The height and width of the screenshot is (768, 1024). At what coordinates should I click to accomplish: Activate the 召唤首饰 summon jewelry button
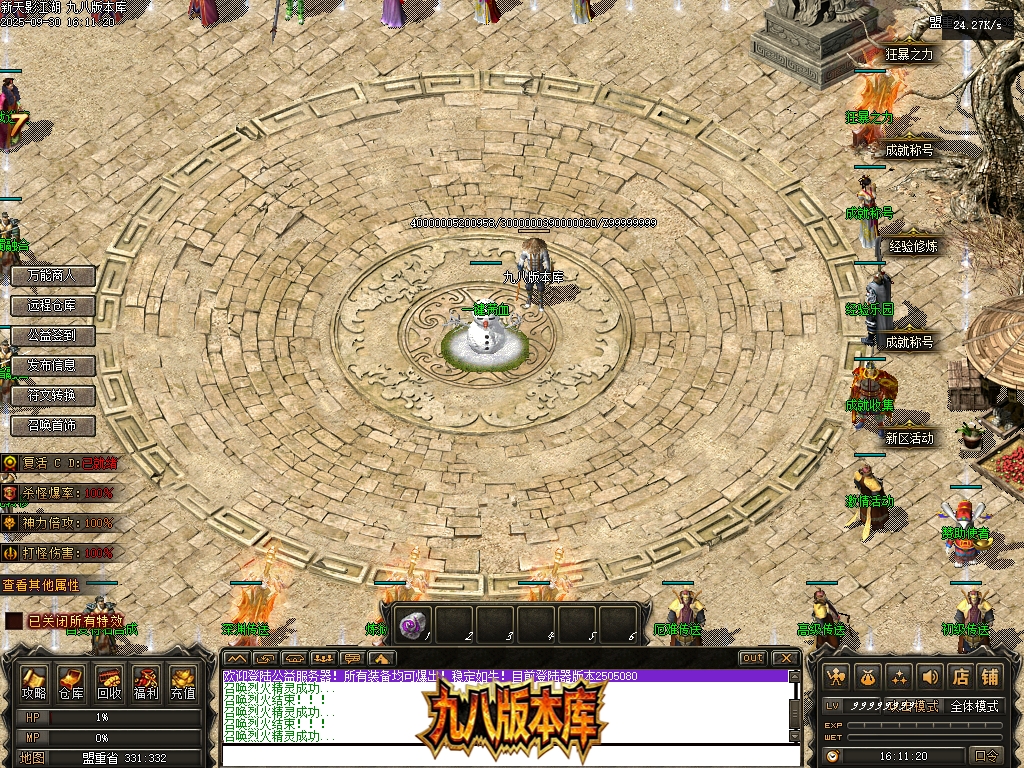52,425
